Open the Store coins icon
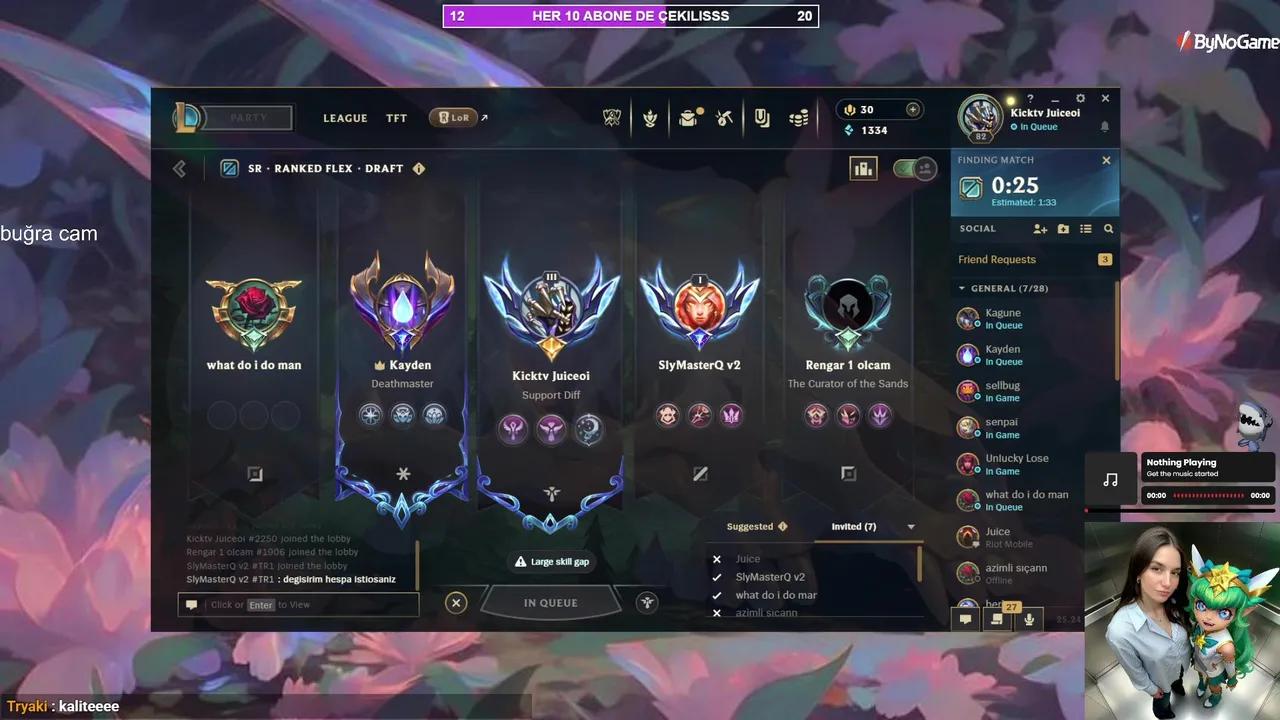1280x720 pixels. click(x=799, y=117)
